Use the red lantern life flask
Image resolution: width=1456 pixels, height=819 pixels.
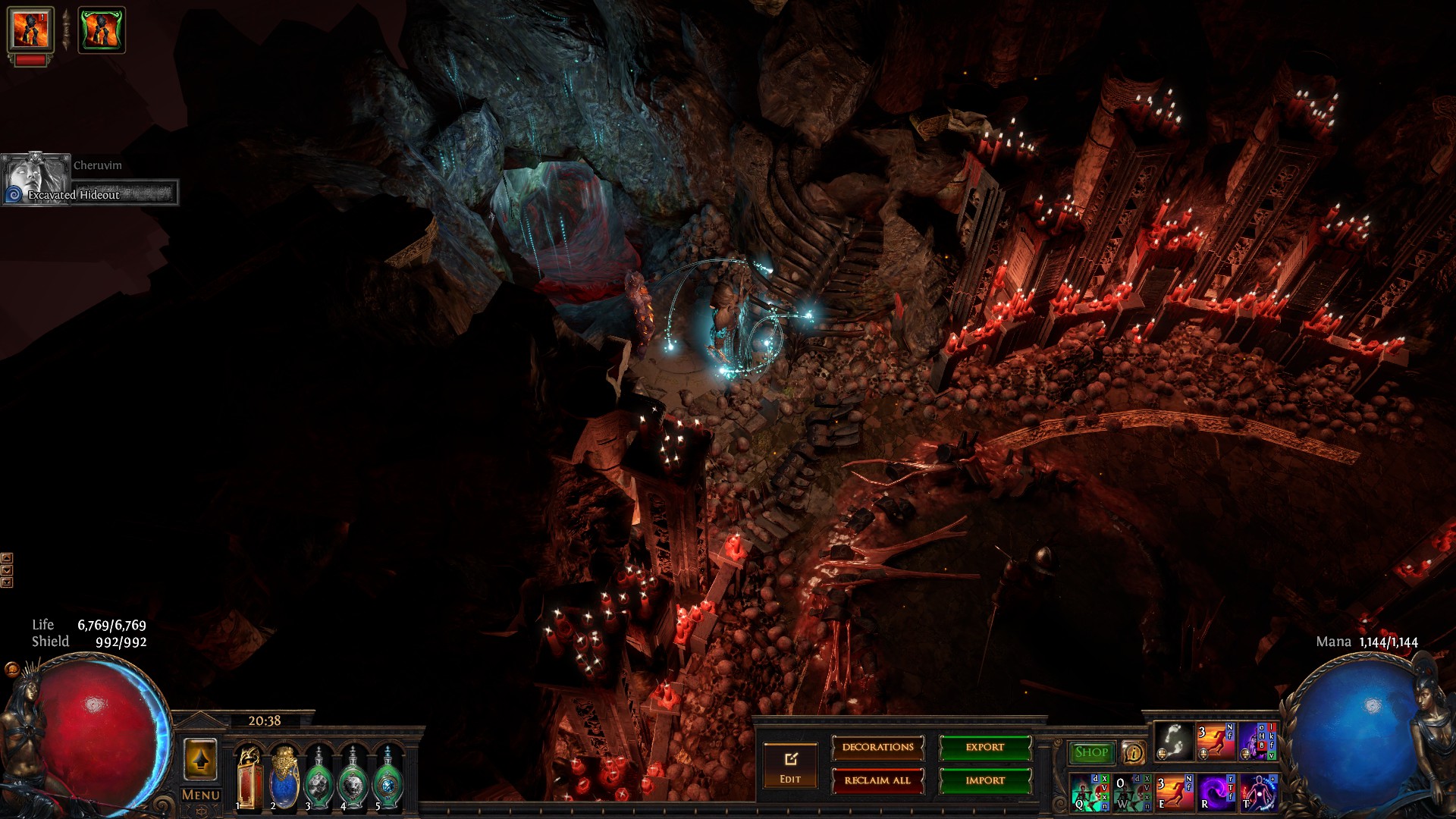click(x=249, y=777)
